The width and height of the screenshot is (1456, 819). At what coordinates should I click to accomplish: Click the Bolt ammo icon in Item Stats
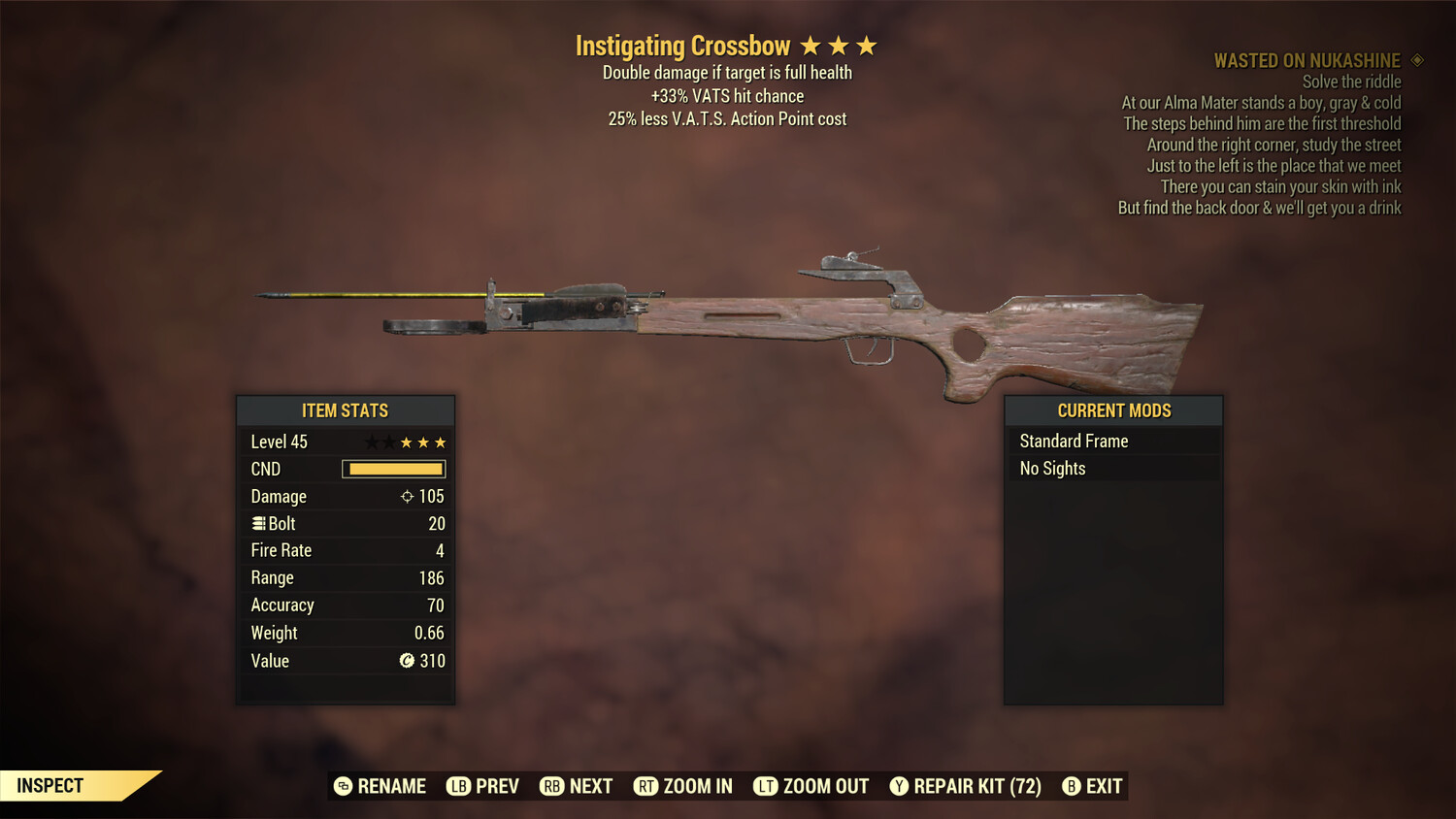tap(257, 523)
